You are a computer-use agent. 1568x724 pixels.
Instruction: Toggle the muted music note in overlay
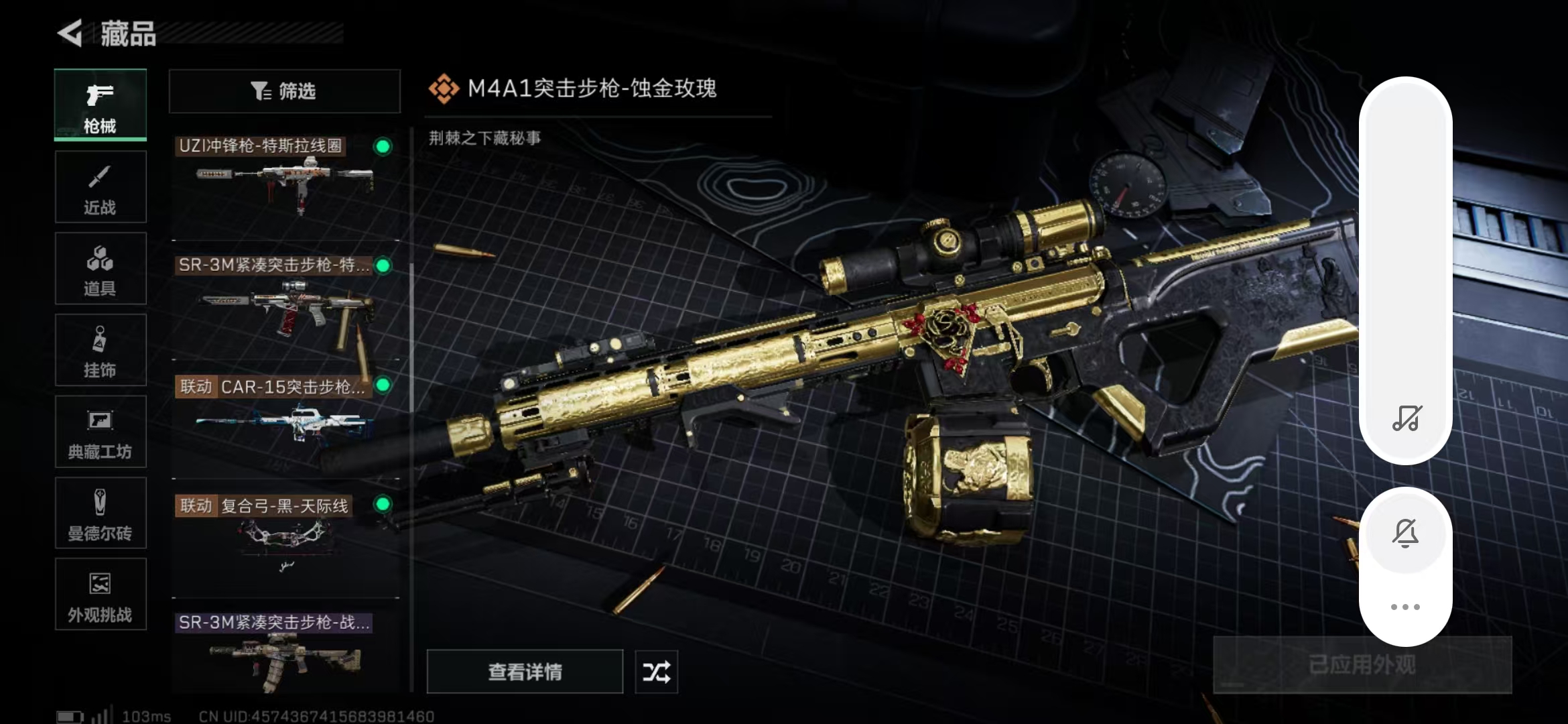point(1406,418)
